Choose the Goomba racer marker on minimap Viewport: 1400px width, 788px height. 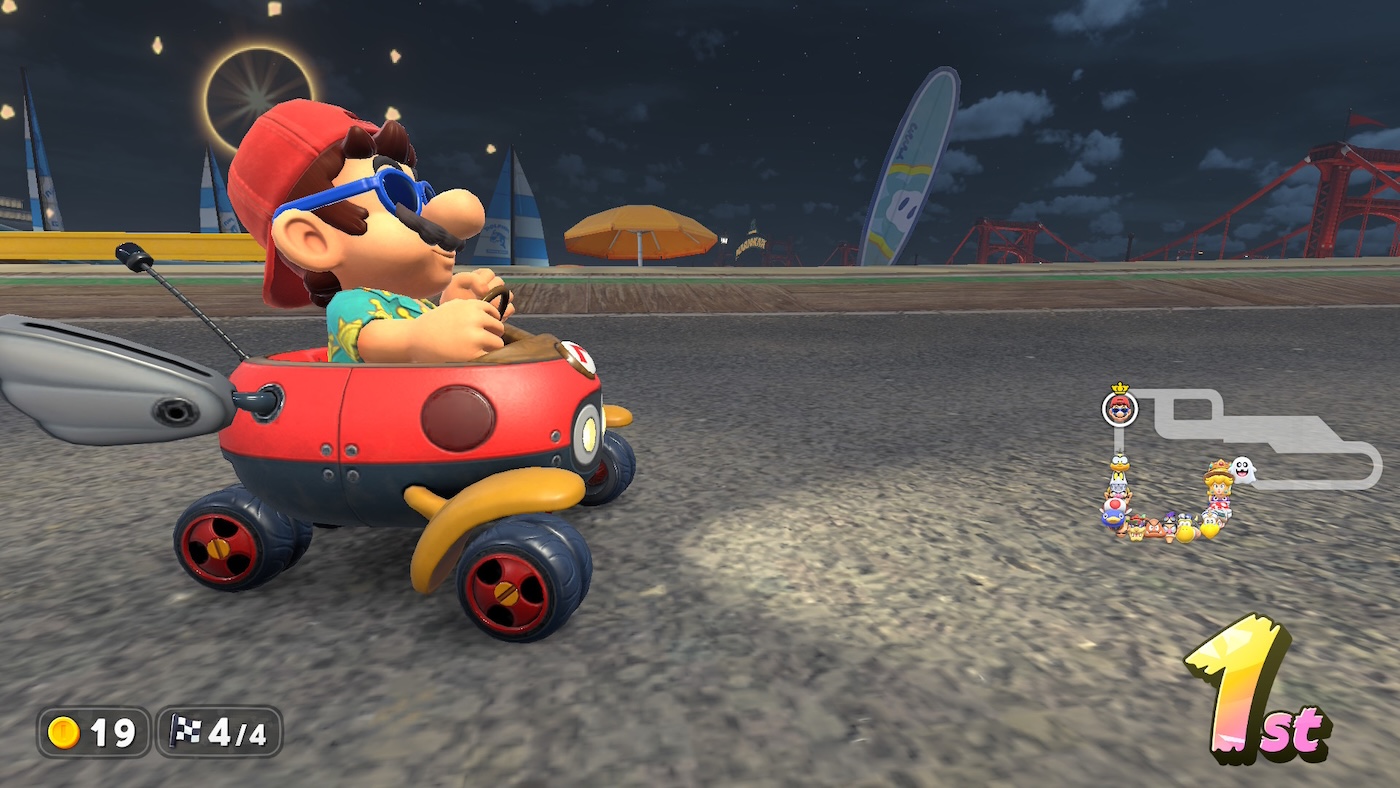pos(1154,527)
